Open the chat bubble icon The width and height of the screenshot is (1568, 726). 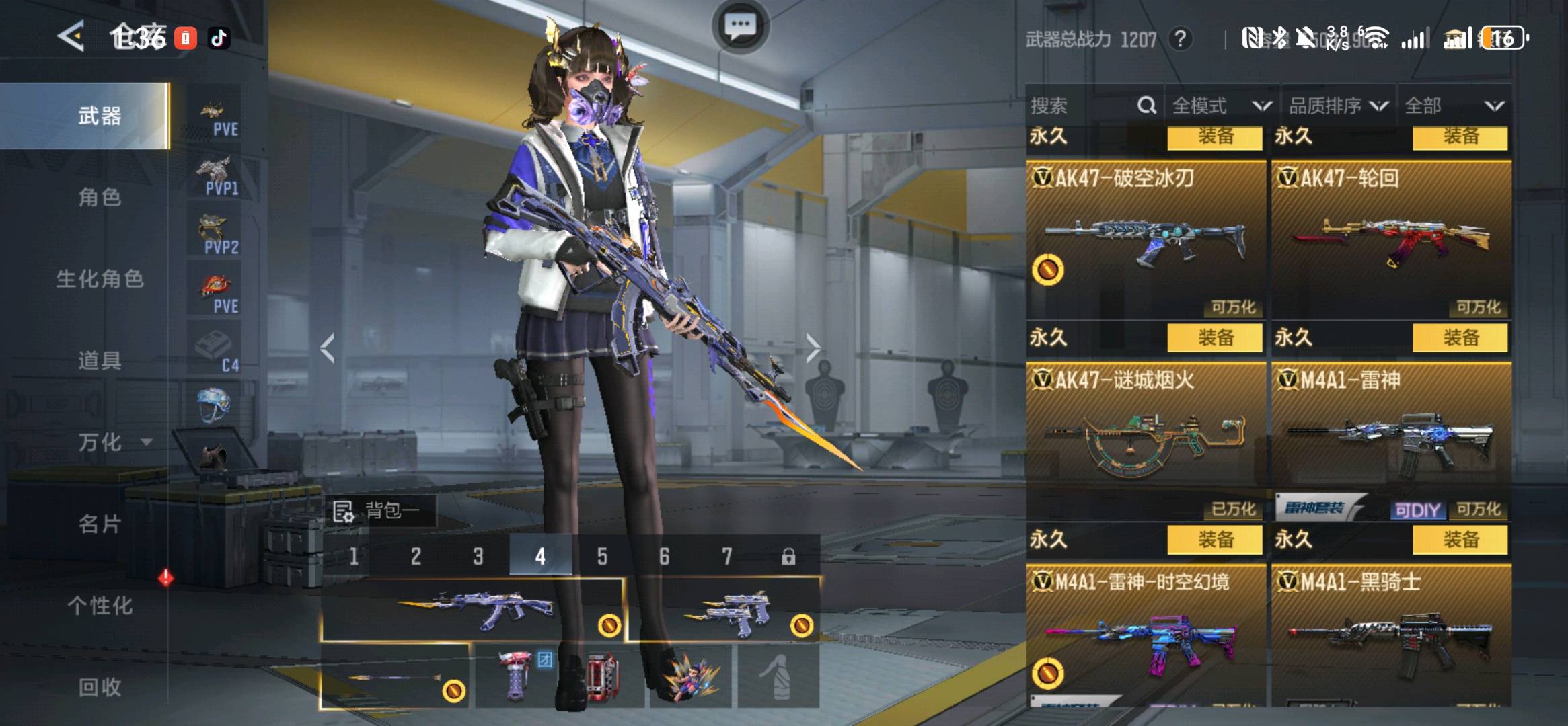tap(740, 27)
